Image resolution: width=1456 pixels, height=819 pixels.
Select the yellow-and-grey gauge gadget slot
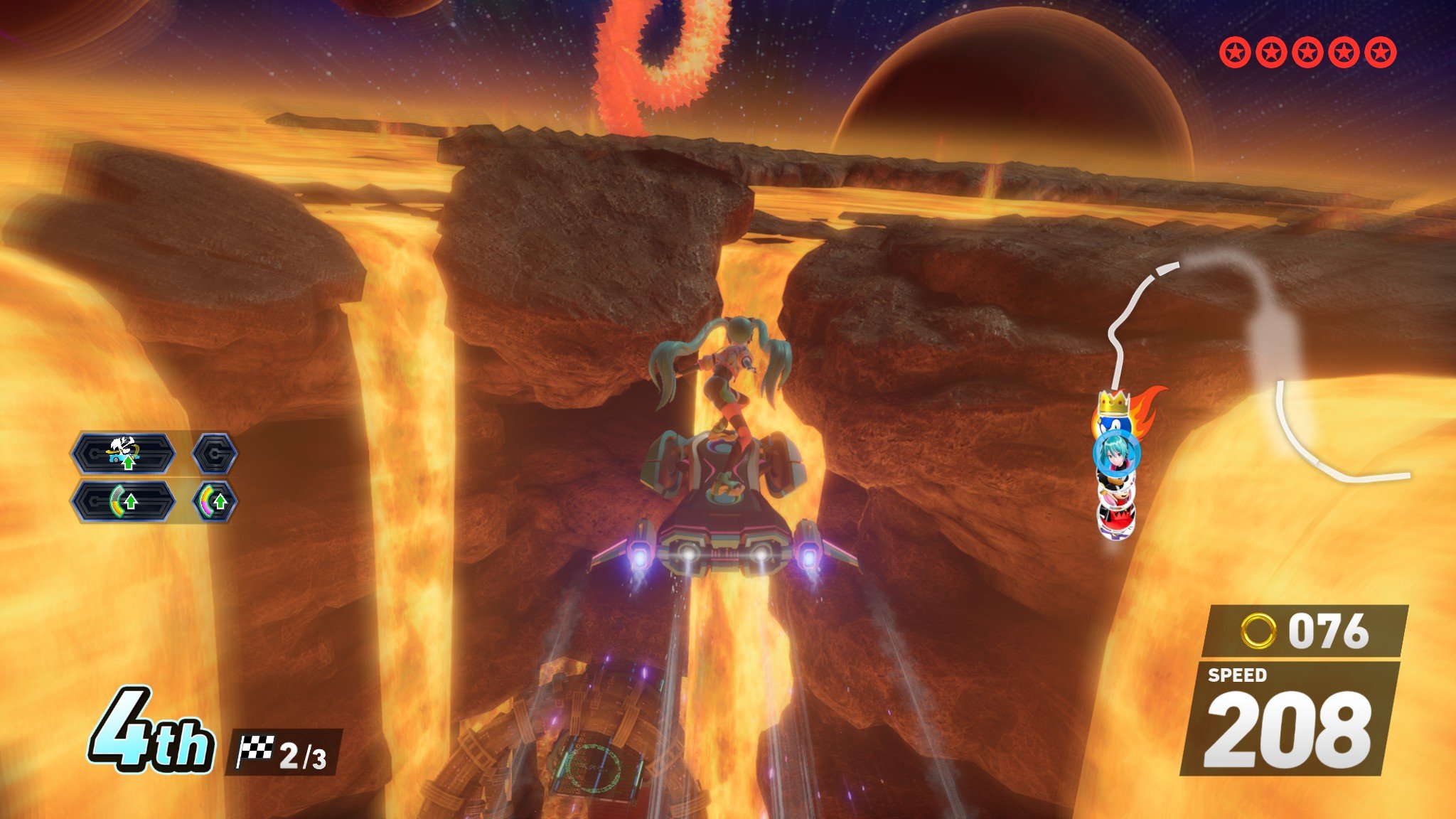pyautogui.click(x=122, y=501)
